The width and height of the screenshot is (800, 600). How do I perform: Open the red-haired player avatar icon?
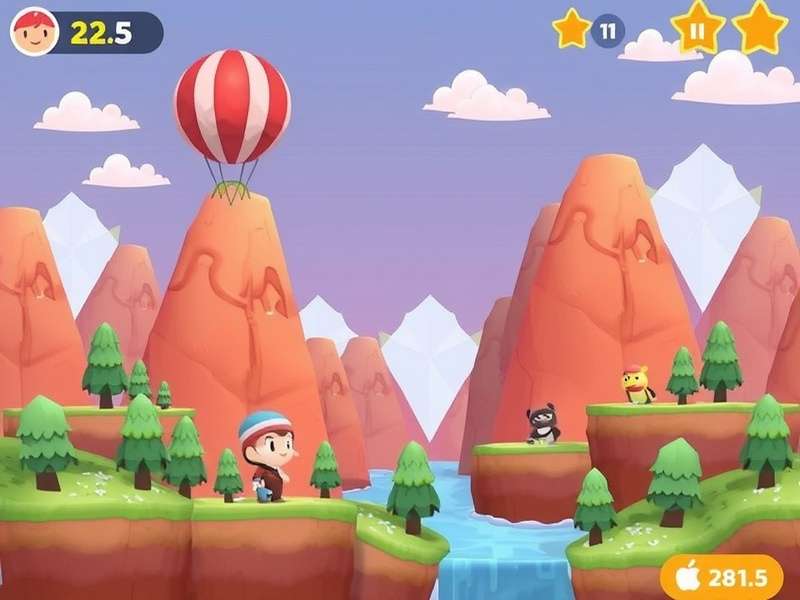[34, 33]
